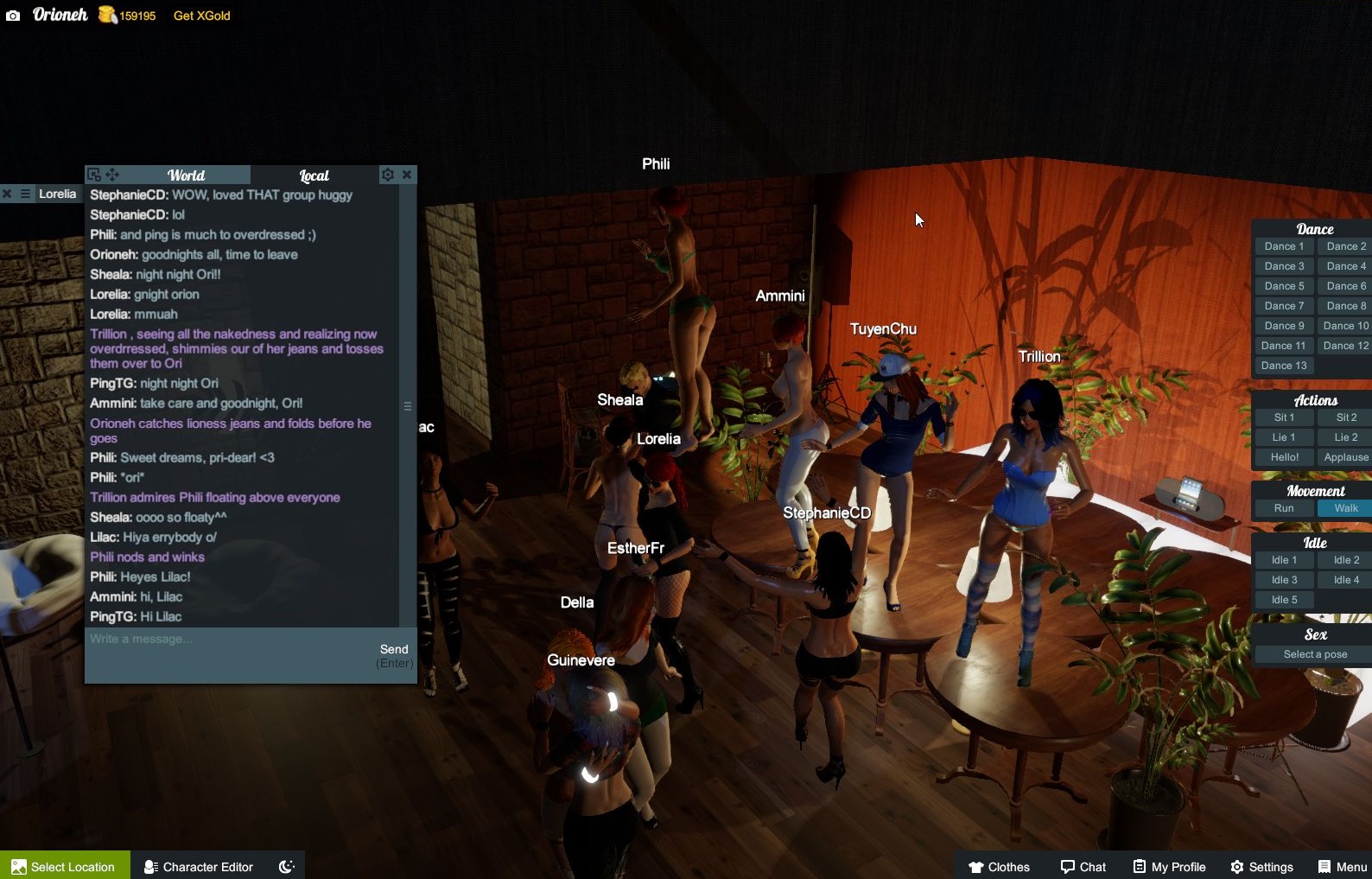Perform the Hello! action
The width and height of the screenshot is (1372, 879).
1284,457
